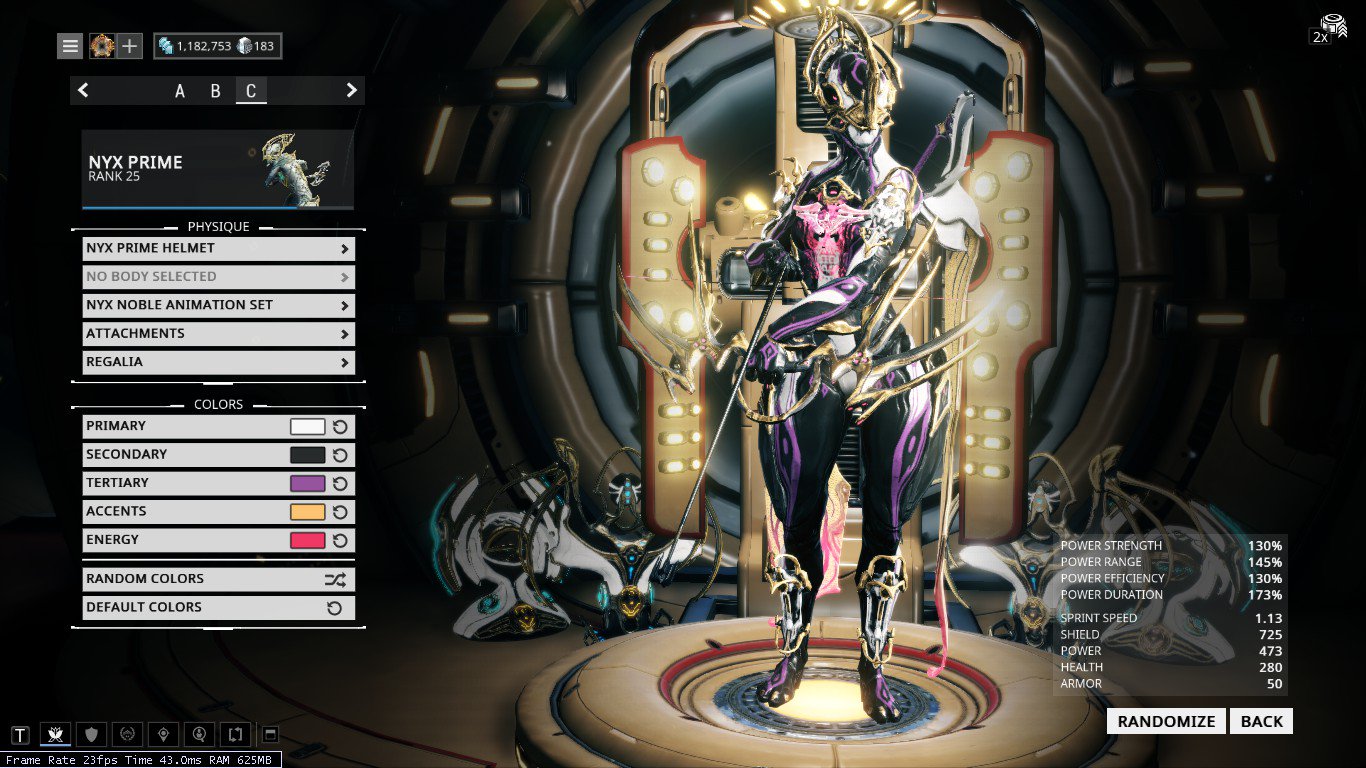Screen dimensions: 1366x768
Task: Open the main menu with the hamburger icon
Action: 69,45
